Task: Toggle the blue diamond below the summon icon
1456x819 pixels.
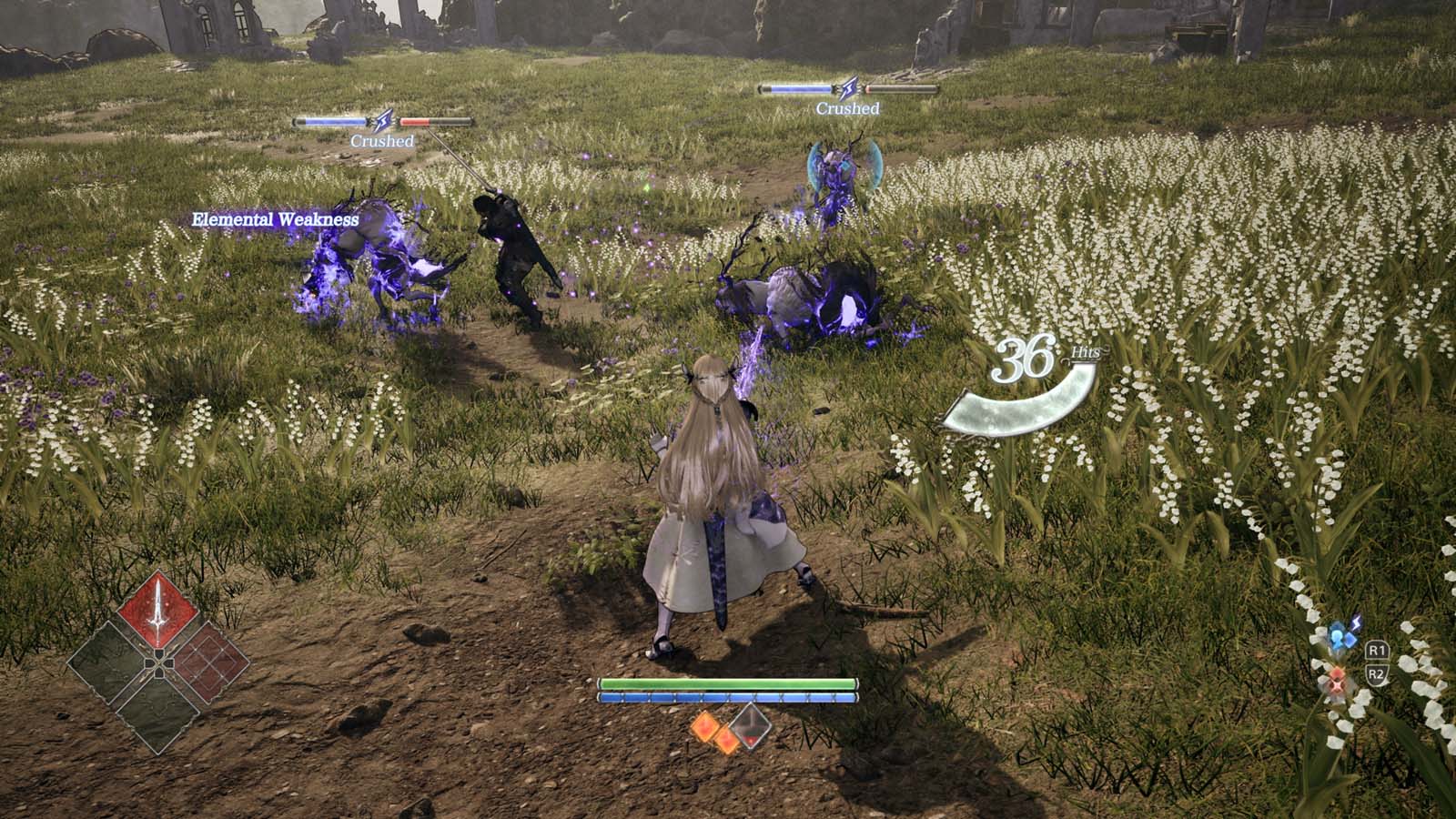Action: [x=1350, y=640]
